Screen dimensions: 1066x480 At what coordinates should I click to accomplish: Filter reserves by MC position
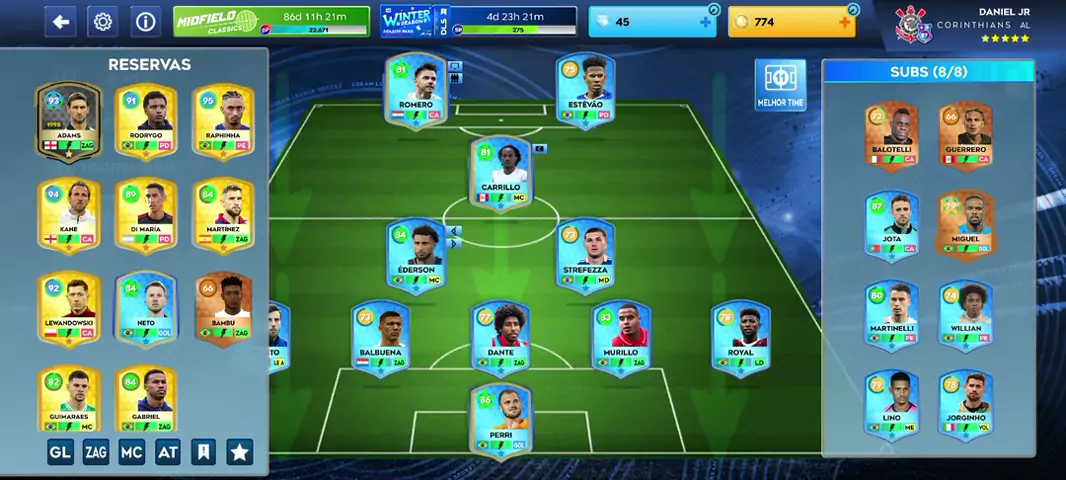(x=132, y=452)
